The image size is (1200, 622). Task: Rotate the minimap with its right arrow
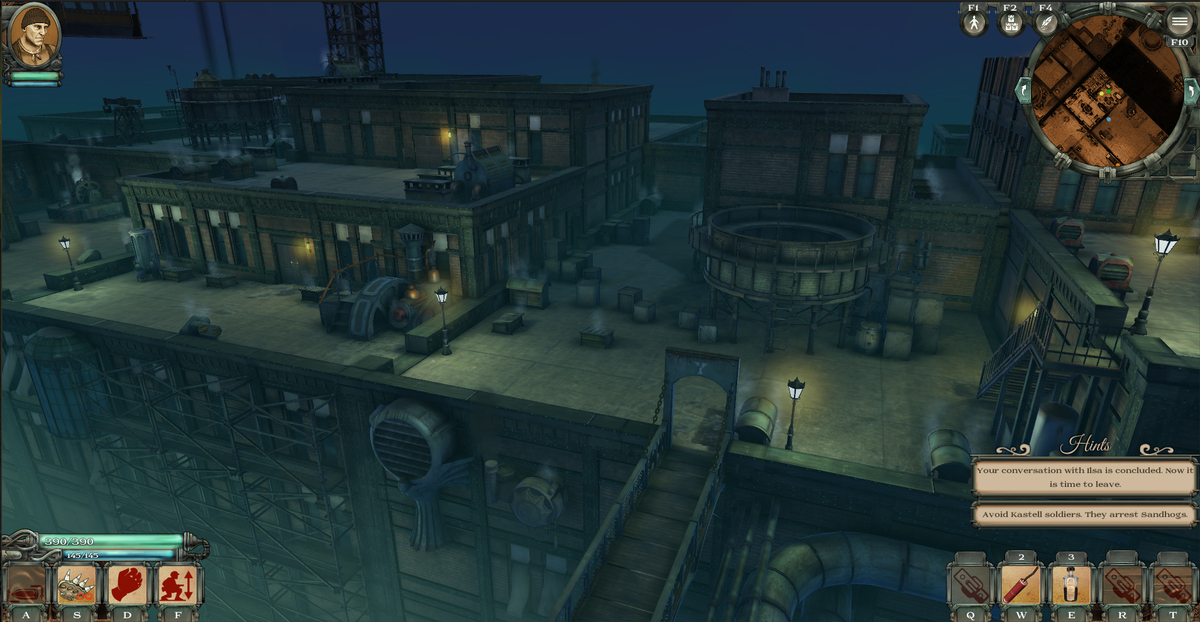[1190, 91]
